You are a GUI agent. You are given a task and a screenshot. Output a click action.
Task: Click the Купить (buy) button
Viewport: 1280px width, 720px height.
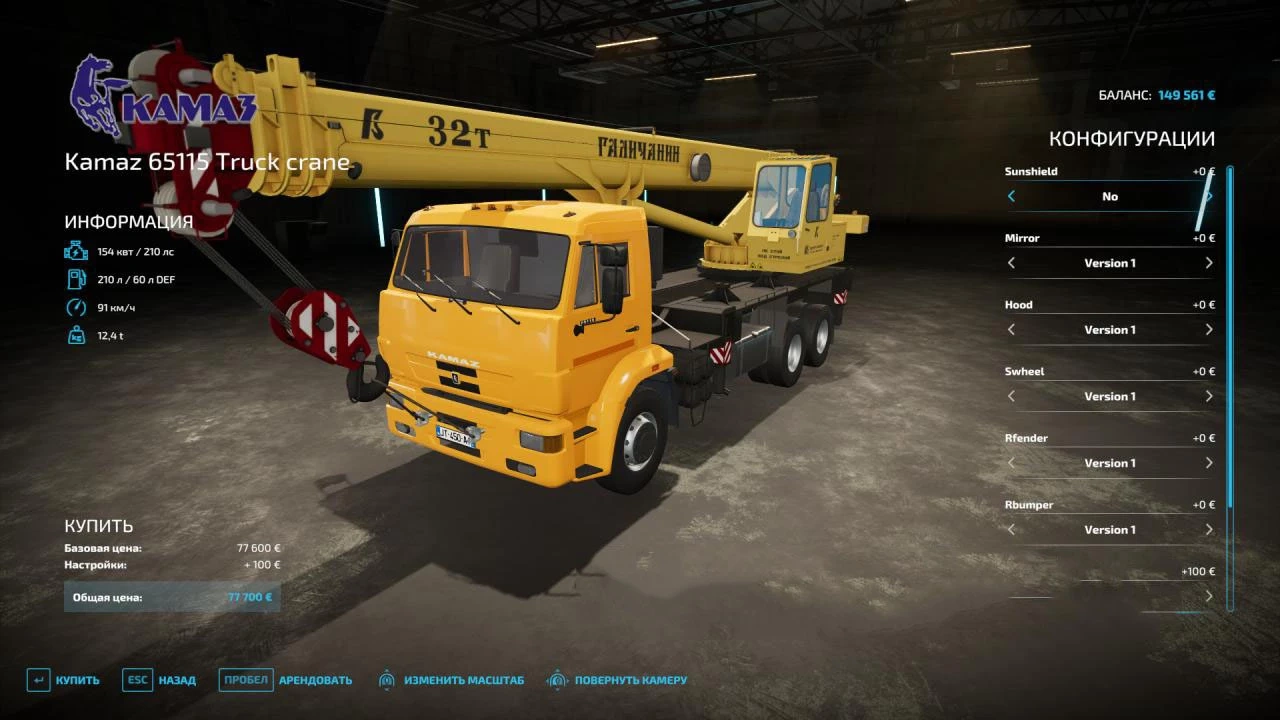[x=64, y=680]
